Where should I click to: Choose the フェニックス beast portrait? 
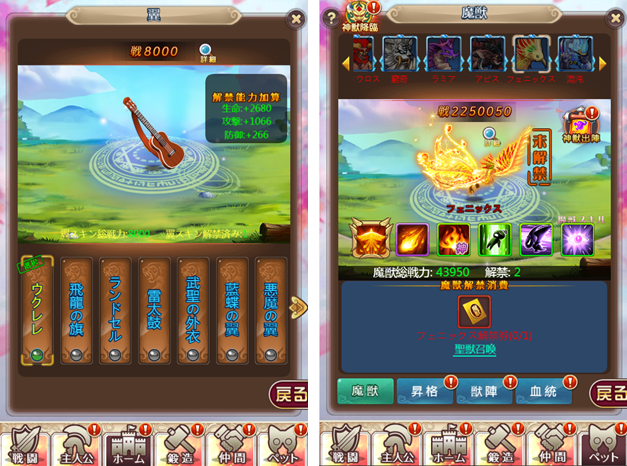[531, 56]
